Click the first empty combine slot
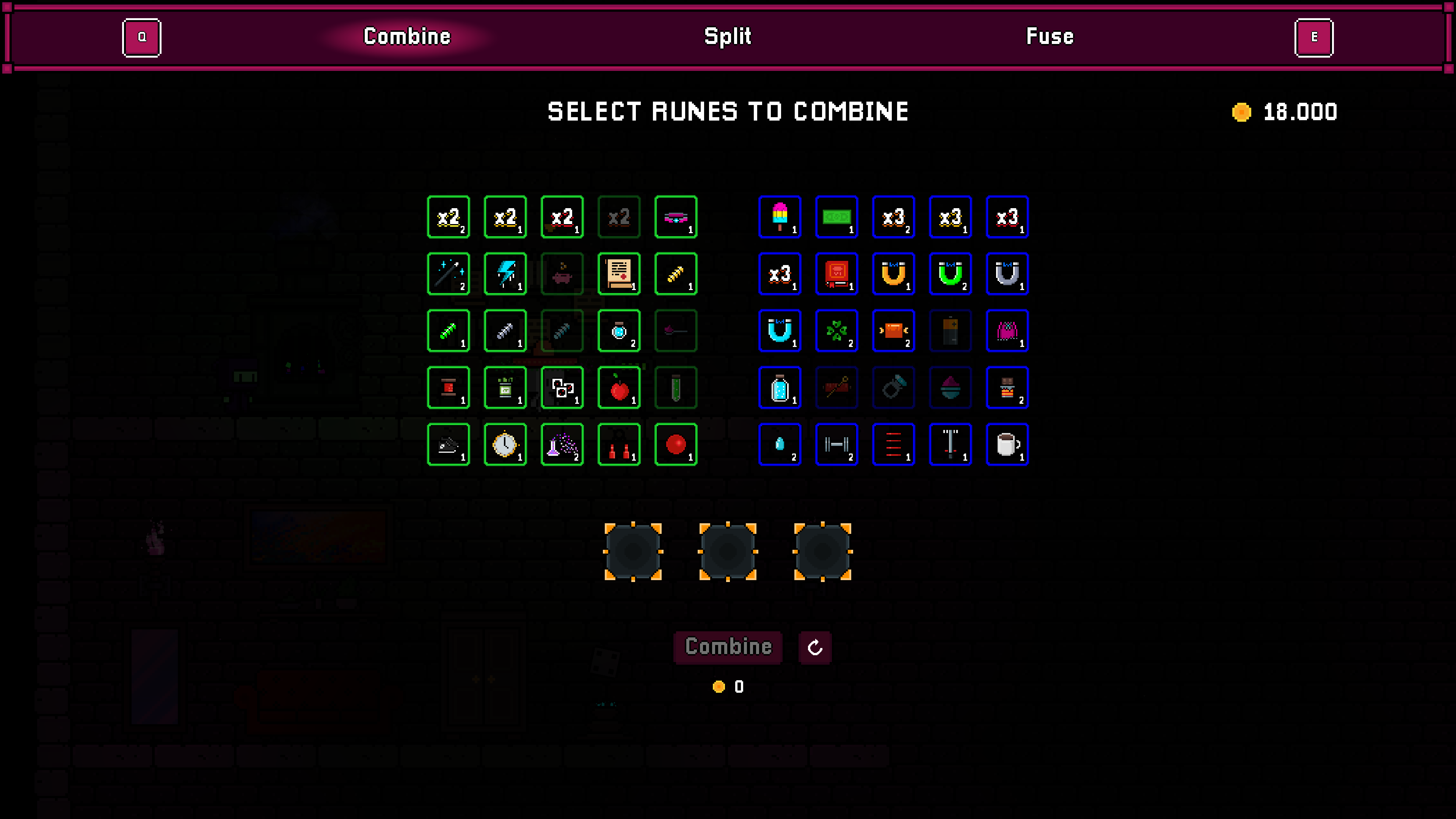 tap(633, 551)
